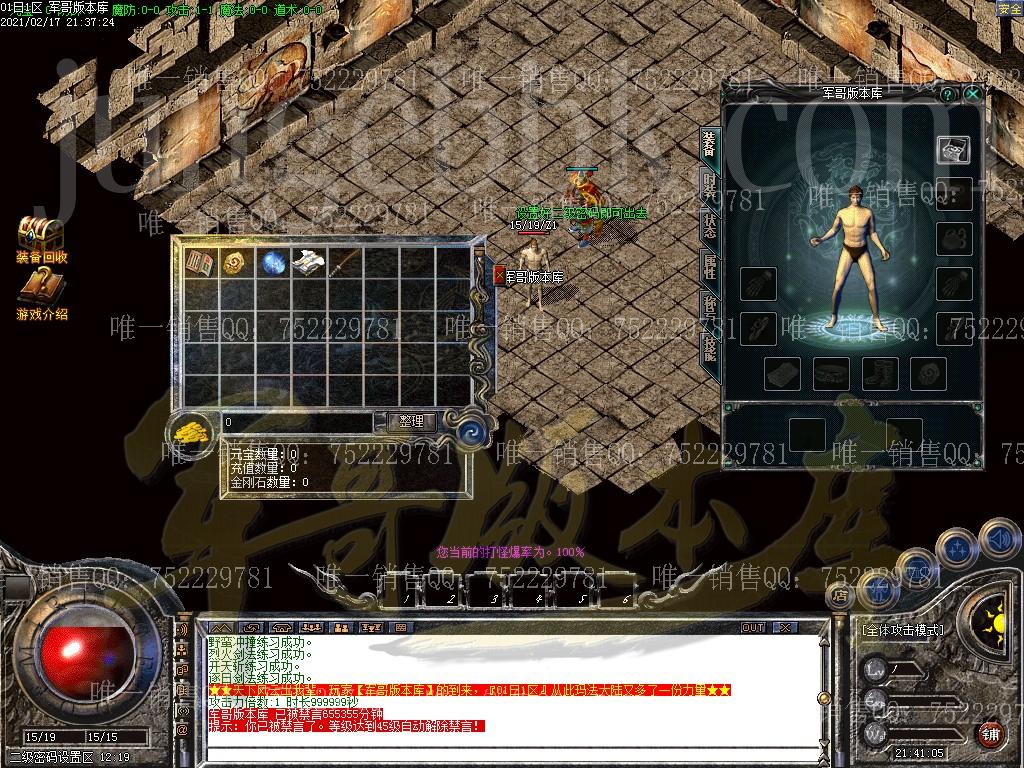1024x768 pixels.
Task: Click the treasure box icon in character panel
Action: 953,149
